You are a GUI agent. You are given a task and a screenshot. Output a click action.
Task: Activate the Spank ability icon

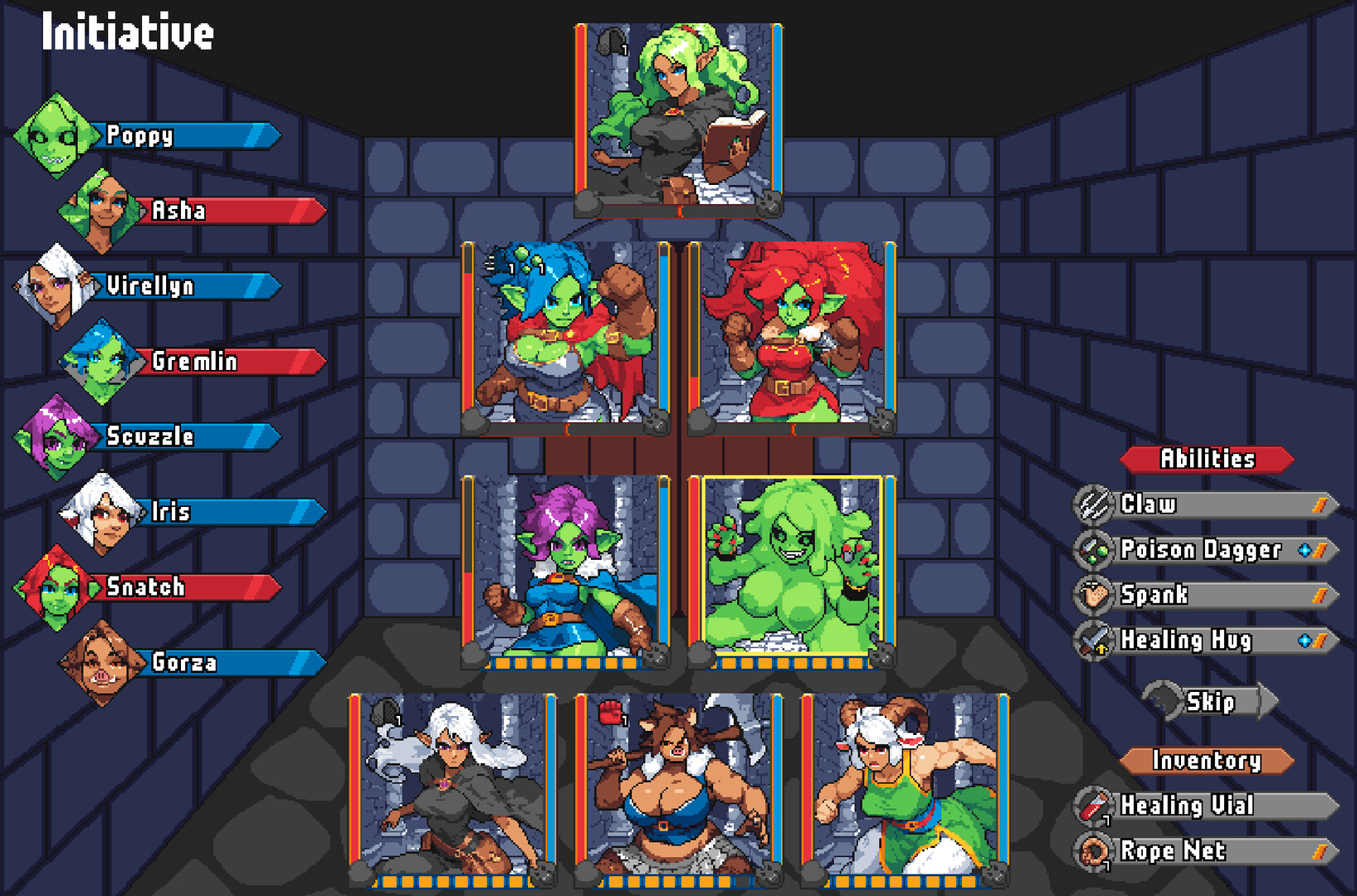tap(1094, 595)
